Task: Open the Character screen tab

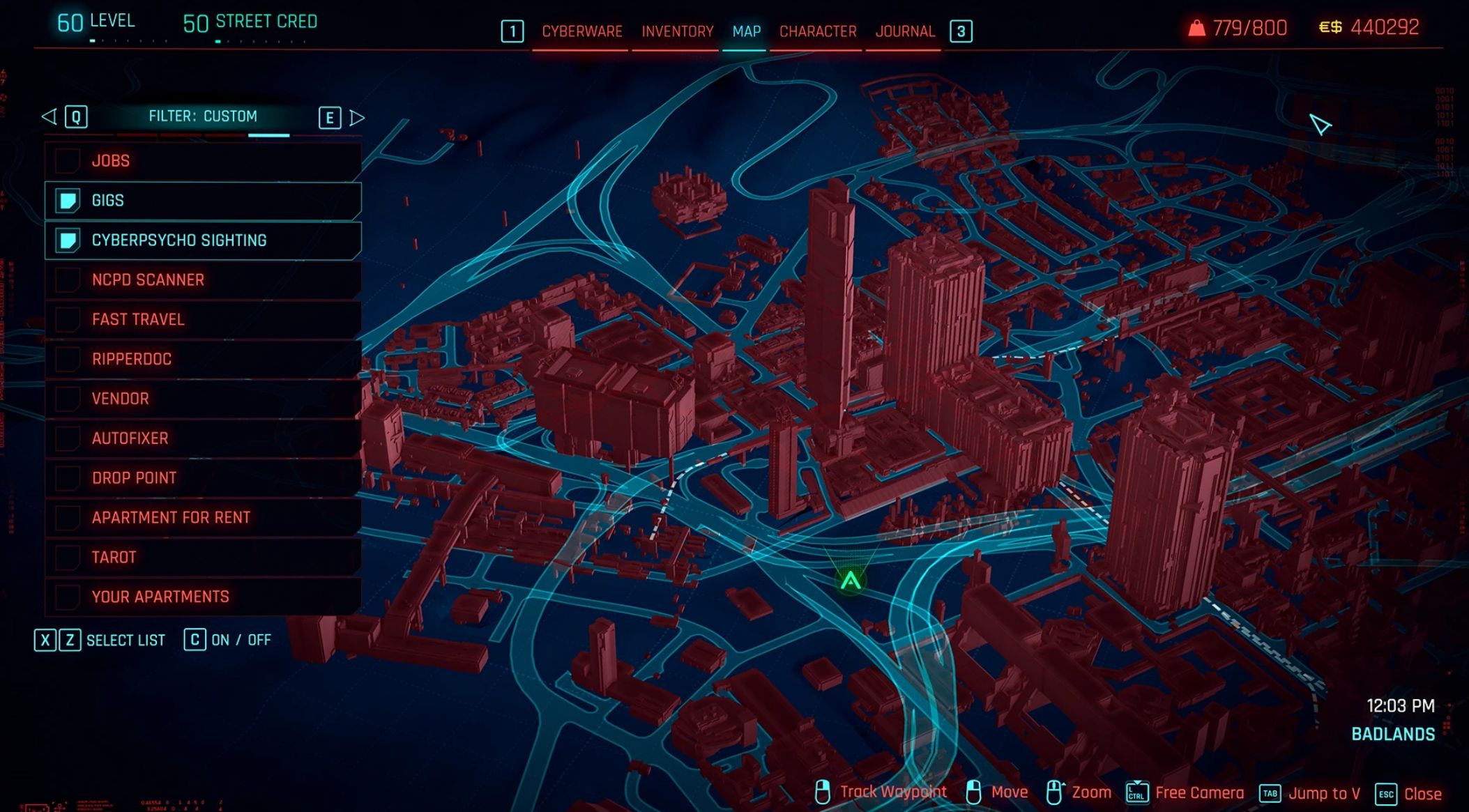Action: (819, 31)
